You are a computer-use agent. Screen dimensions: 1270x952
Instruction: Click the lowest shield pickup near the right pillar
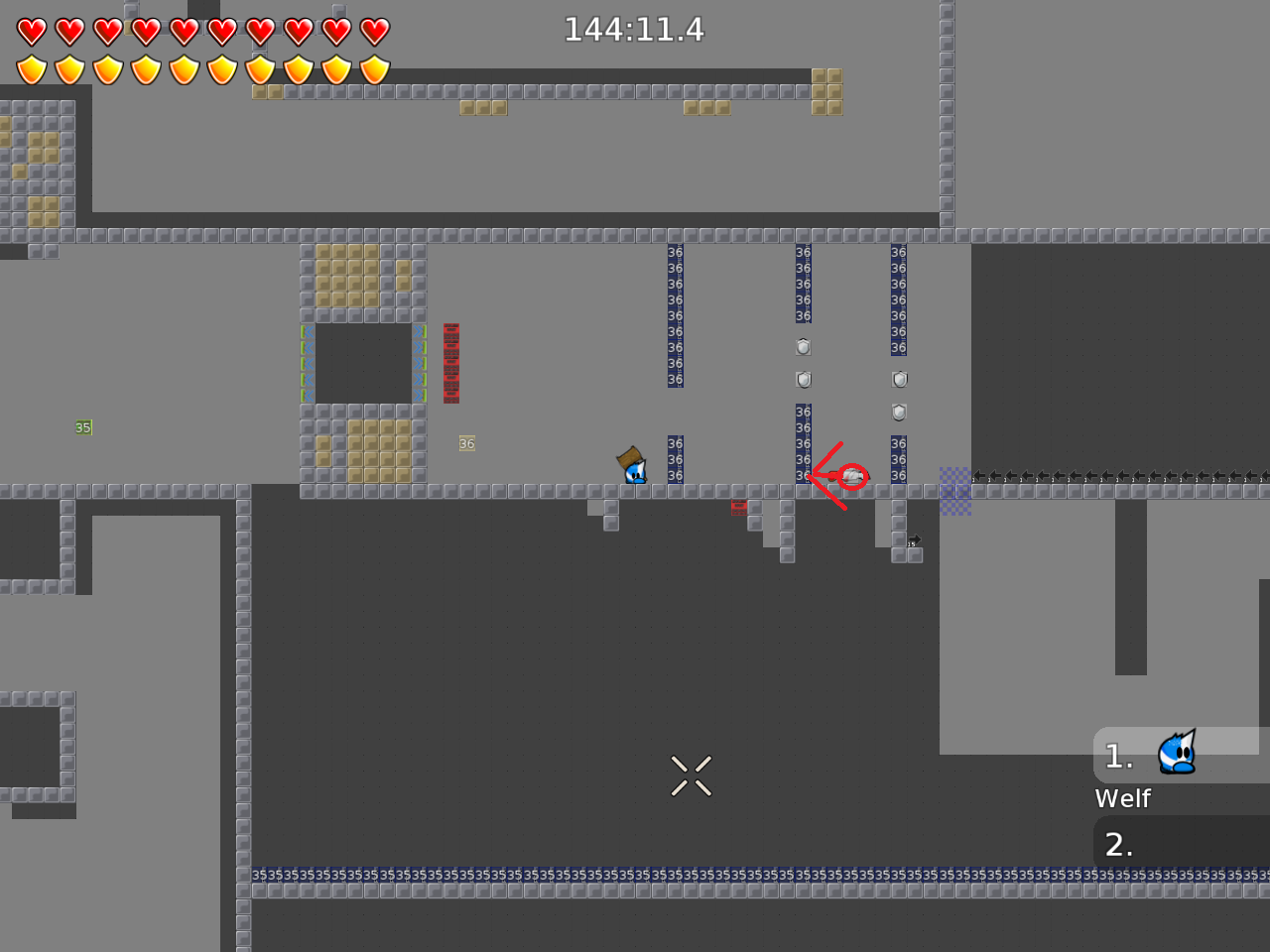tap(898, 413)
